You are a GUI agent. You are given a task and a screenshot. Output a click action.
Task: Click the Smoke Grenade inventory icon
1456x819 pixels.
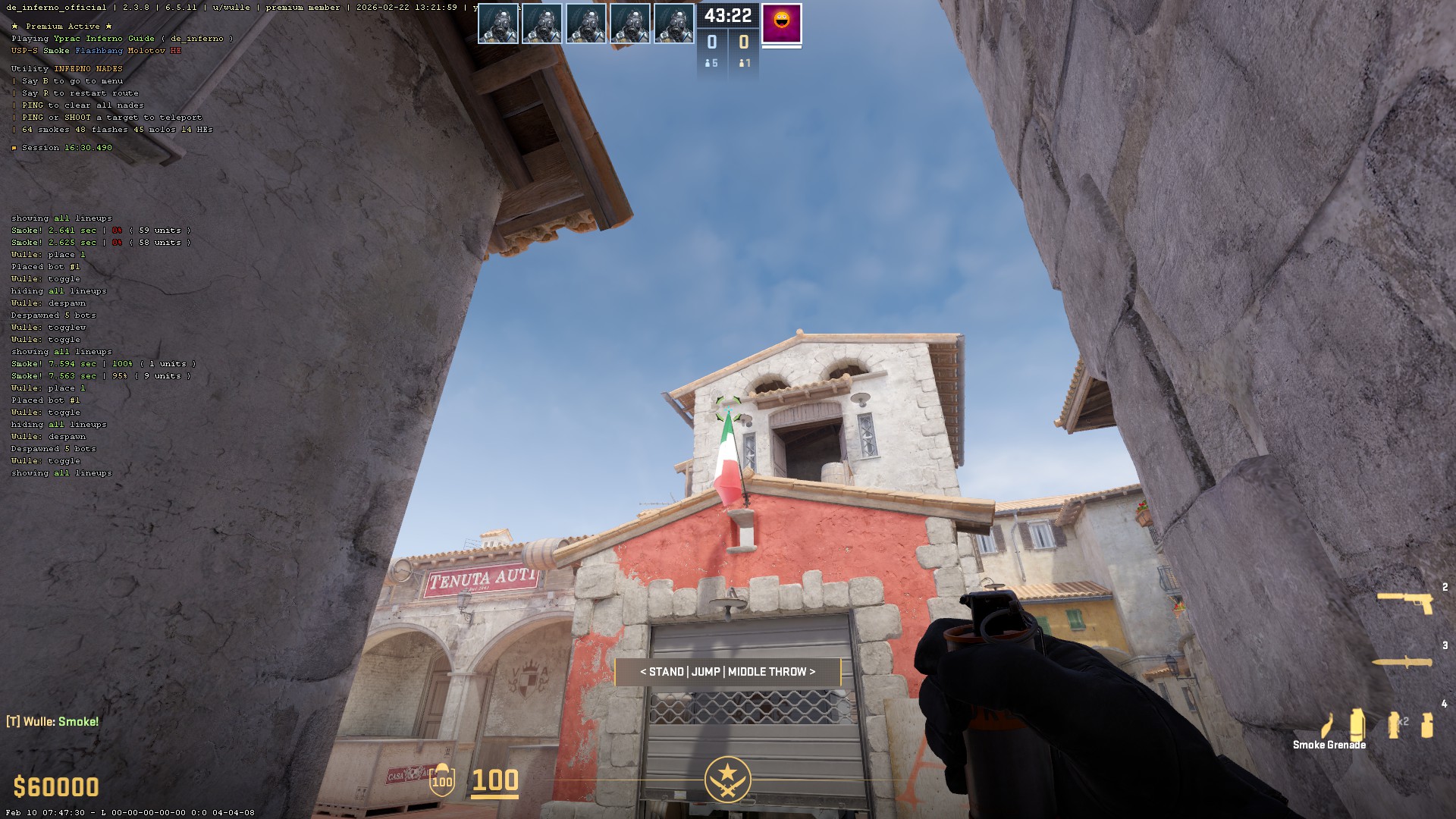(1357, 724)
